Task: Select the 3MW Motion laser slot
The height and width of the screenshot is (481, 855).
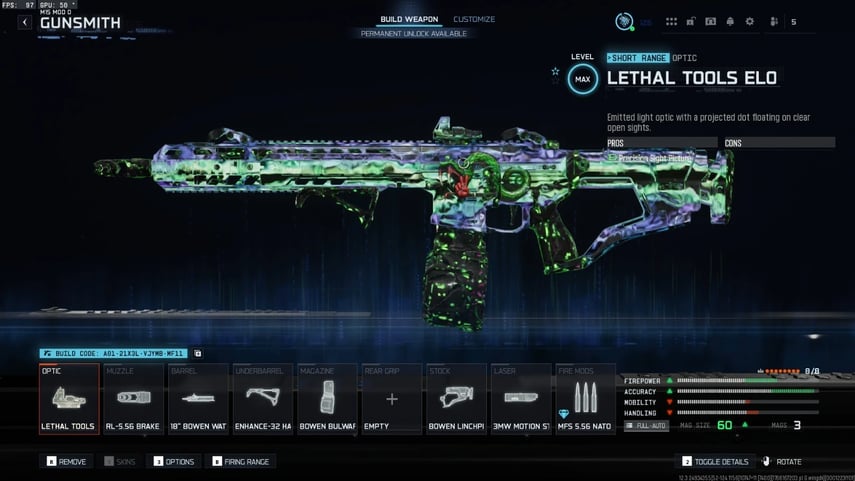Action: click(521, 399)
